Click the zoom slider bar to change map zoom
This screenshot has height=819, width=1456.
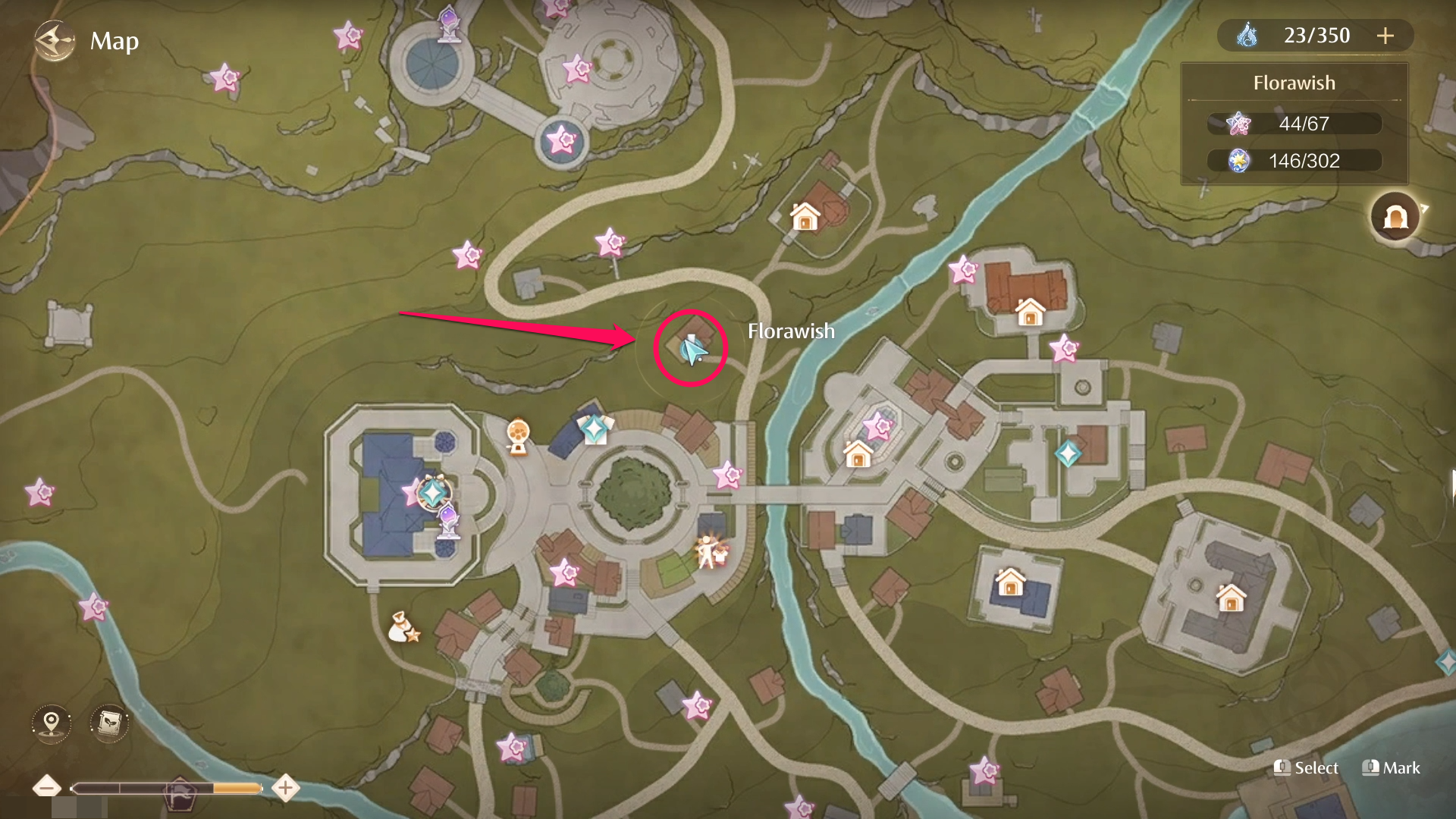click(167, 788)
